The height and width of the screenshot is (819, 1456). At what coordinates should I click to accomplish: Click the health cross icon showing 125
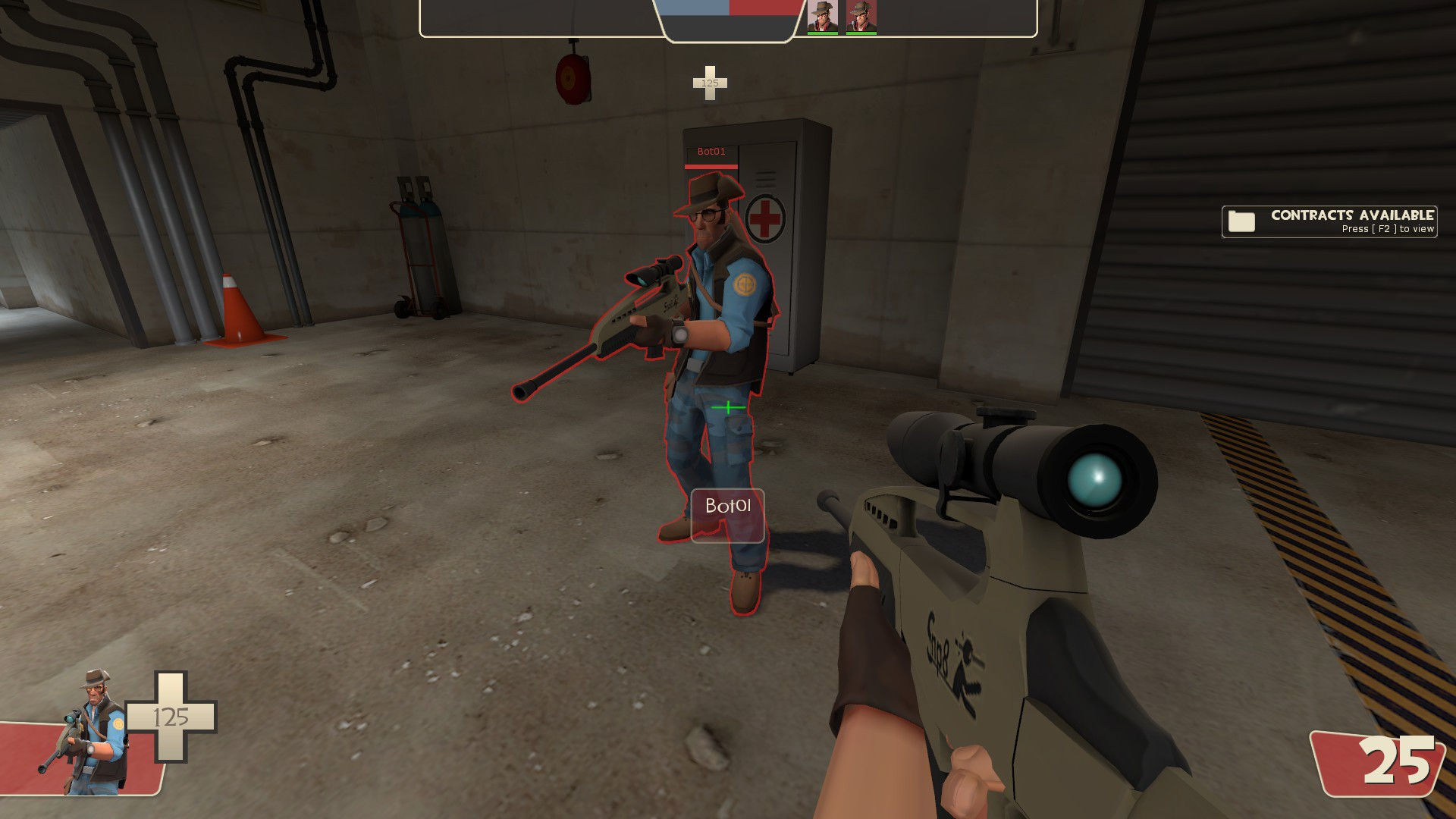tap(173, 717)
